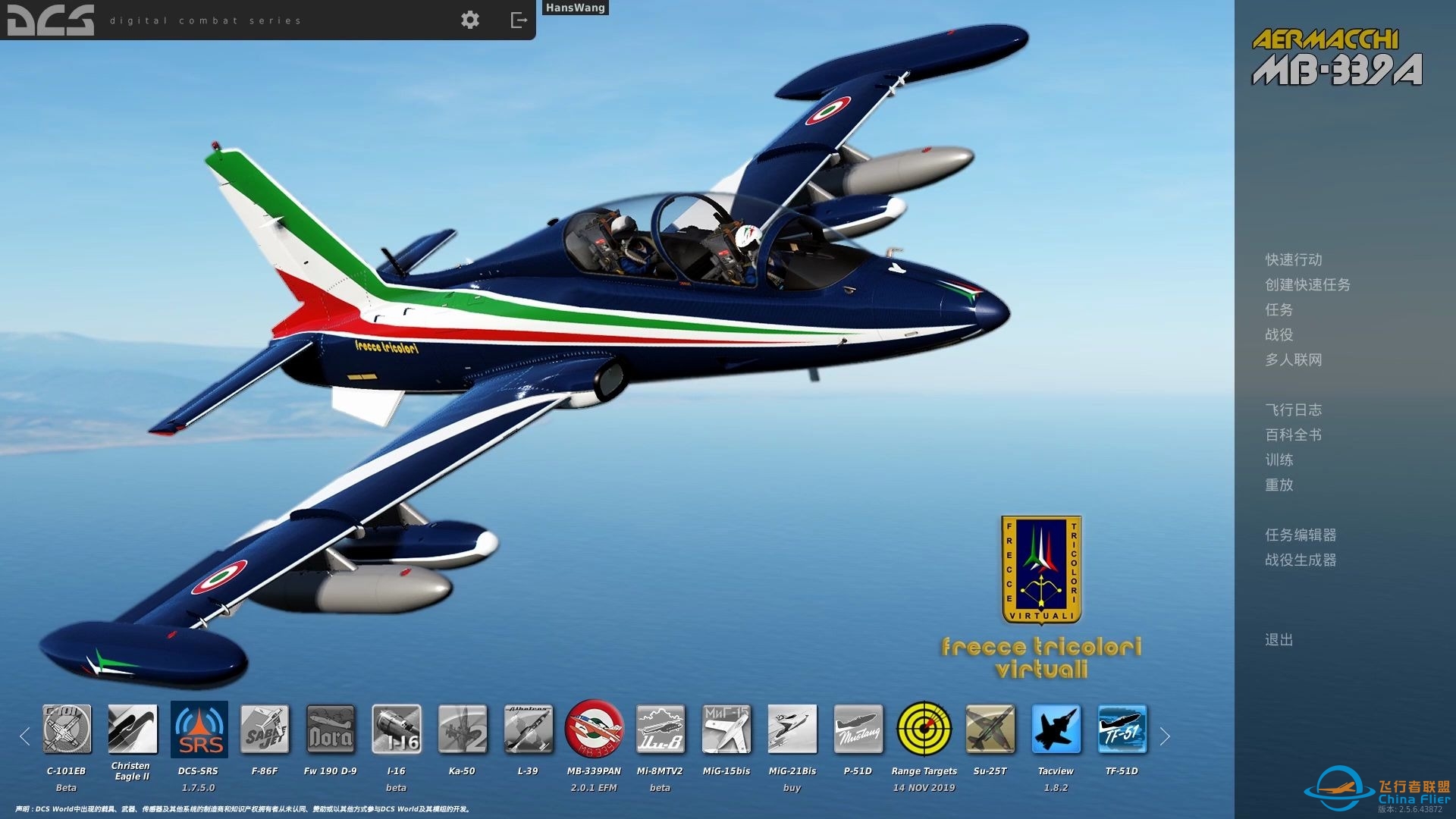Open the DCS-SRS module icon
The height and width of the screenshot is (819, 1456).
pyautogui.click(x=199, y=730)
